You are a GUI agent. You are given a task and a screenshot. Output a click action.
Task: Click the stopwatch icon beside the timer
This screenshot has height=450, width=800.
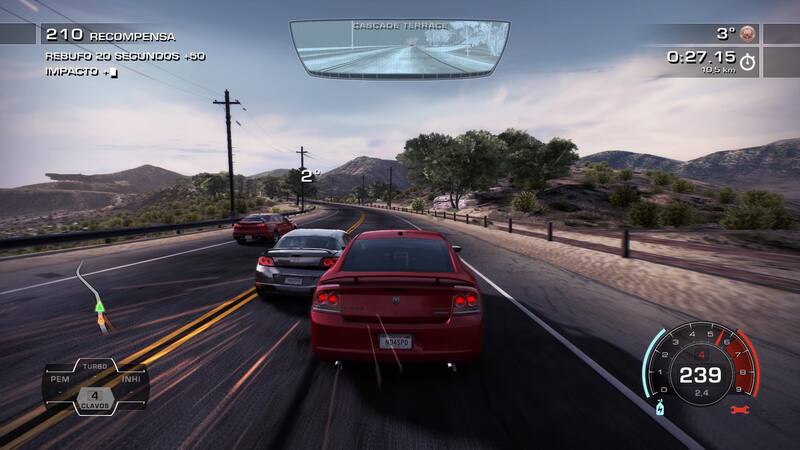click(748, 61)
